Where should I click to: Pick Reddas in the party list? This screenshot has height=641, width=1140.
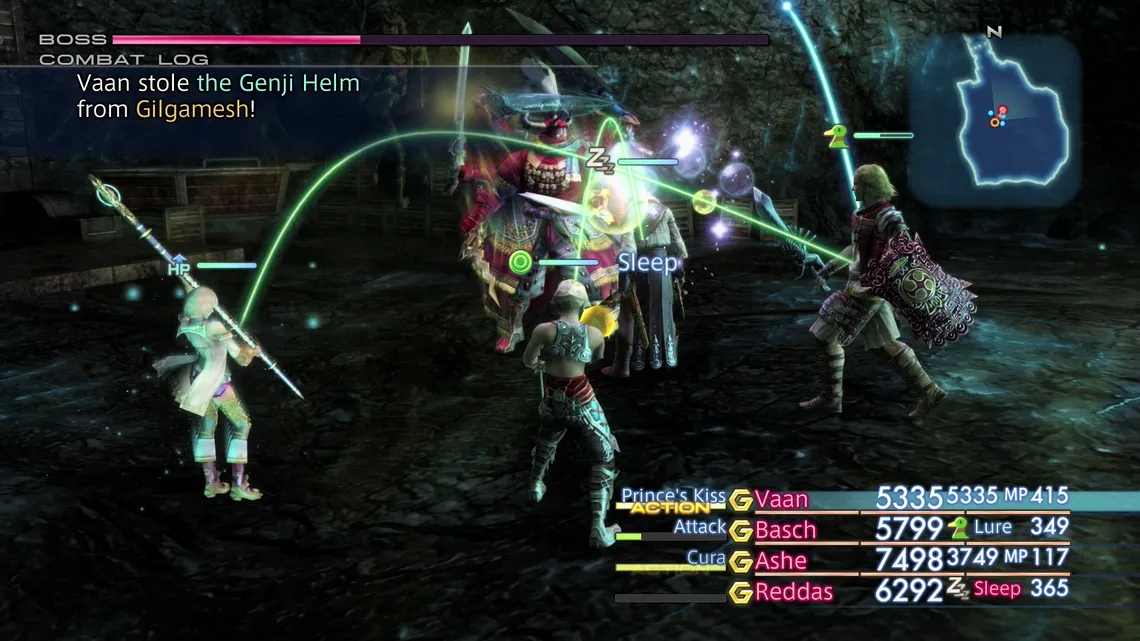794,592
